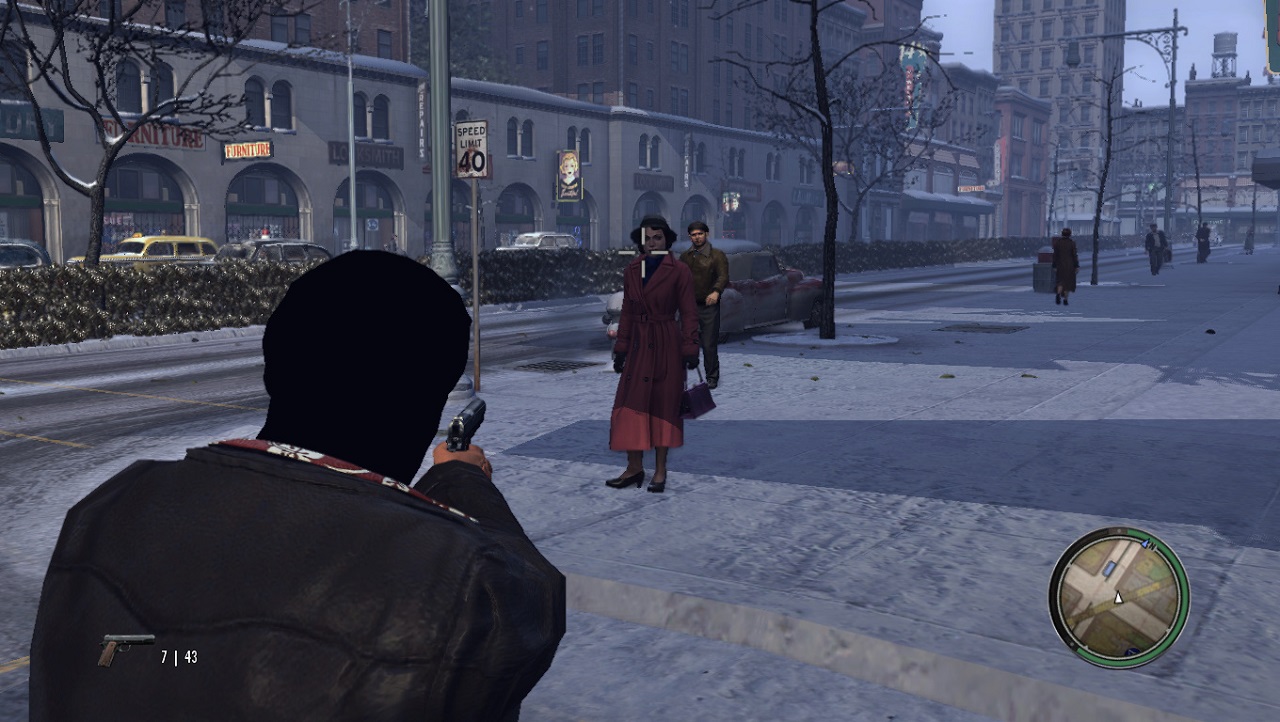Select the equipped pistol weapon icon
Screen dimensions: 1280x722
tap(124, 647)
